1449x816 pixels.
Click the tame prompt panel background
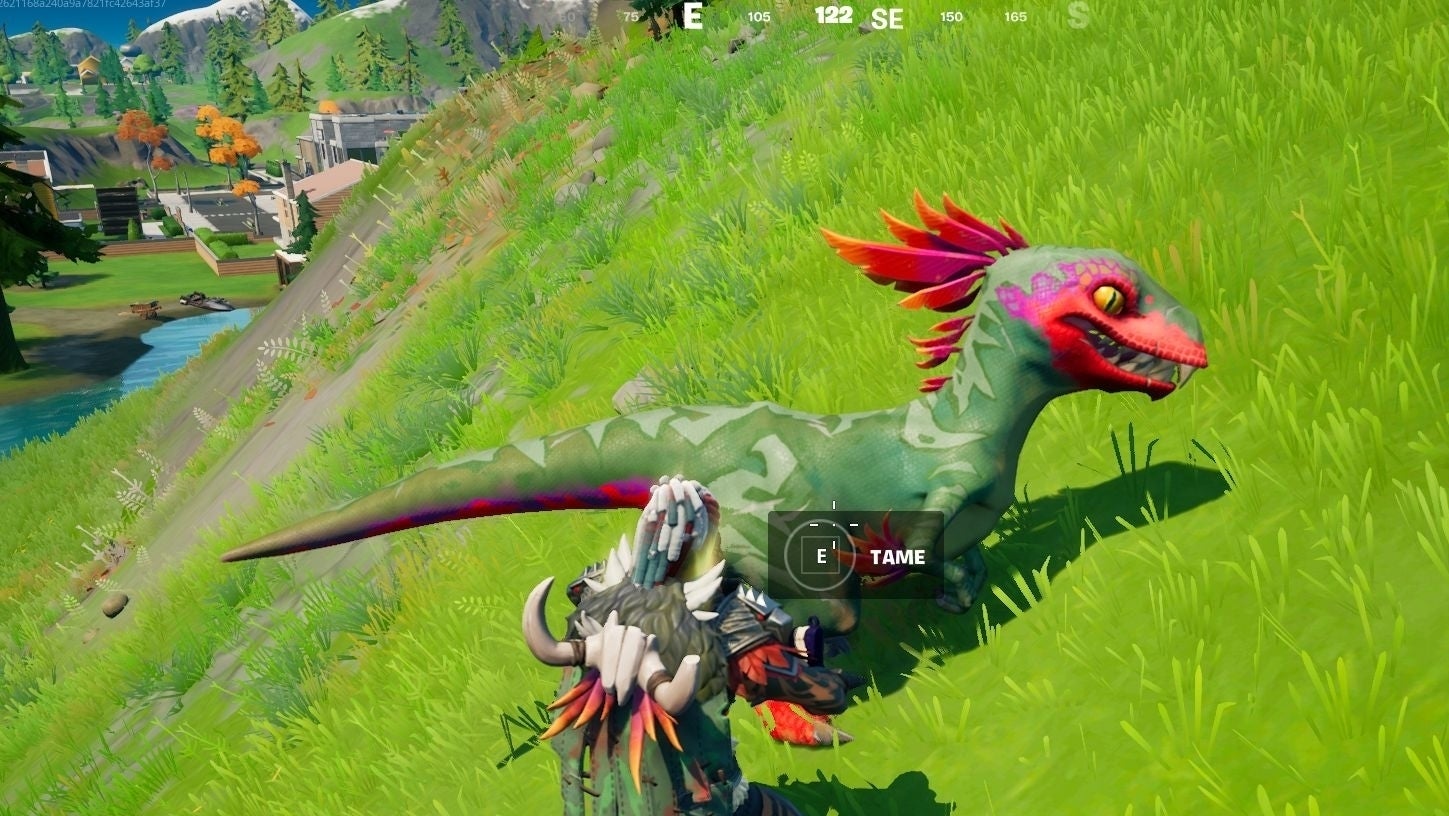coord(855,555)
